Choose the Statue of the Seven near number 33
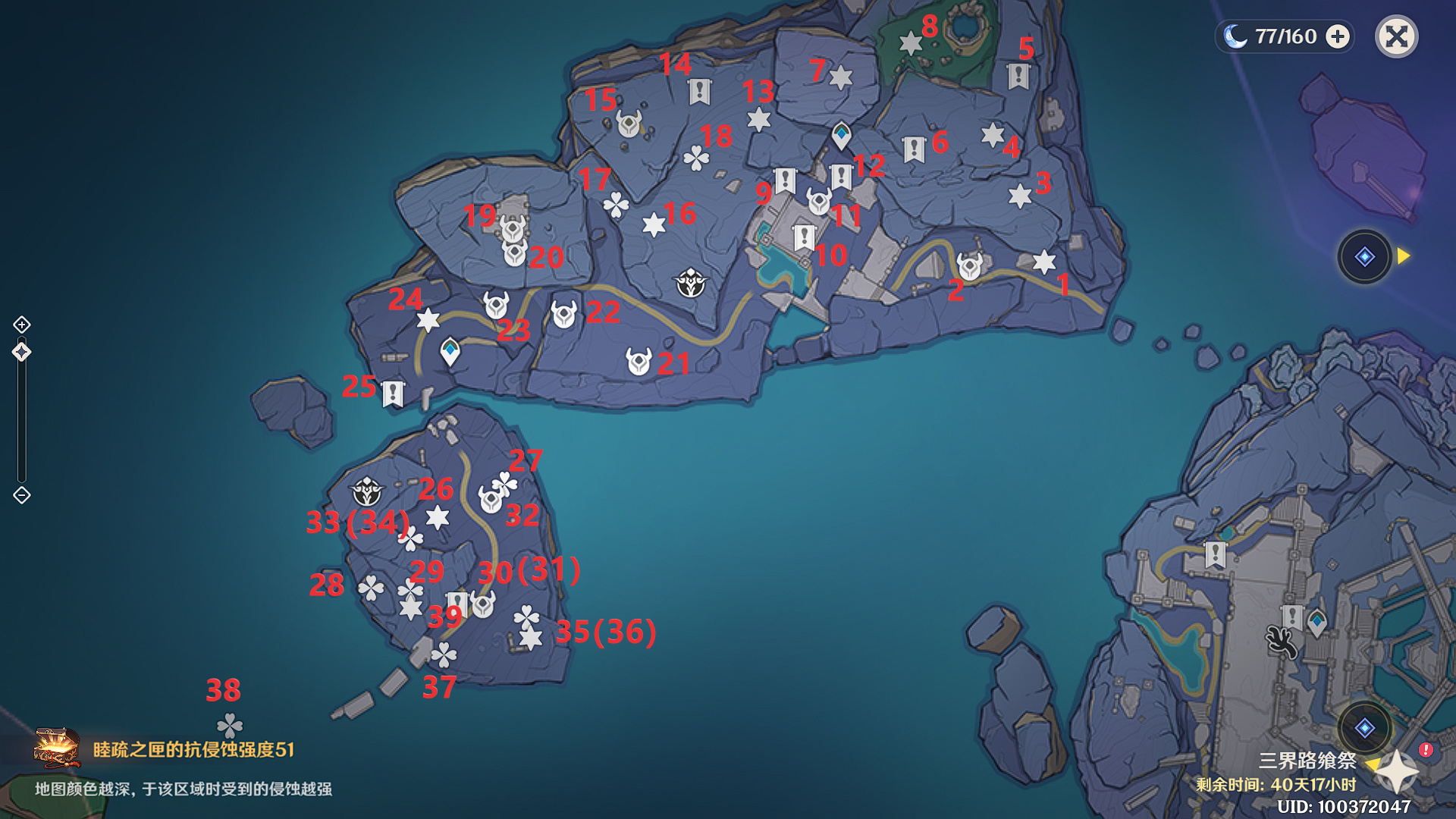1456x819 pixels. pyautogui.click(x=367, y=491)
